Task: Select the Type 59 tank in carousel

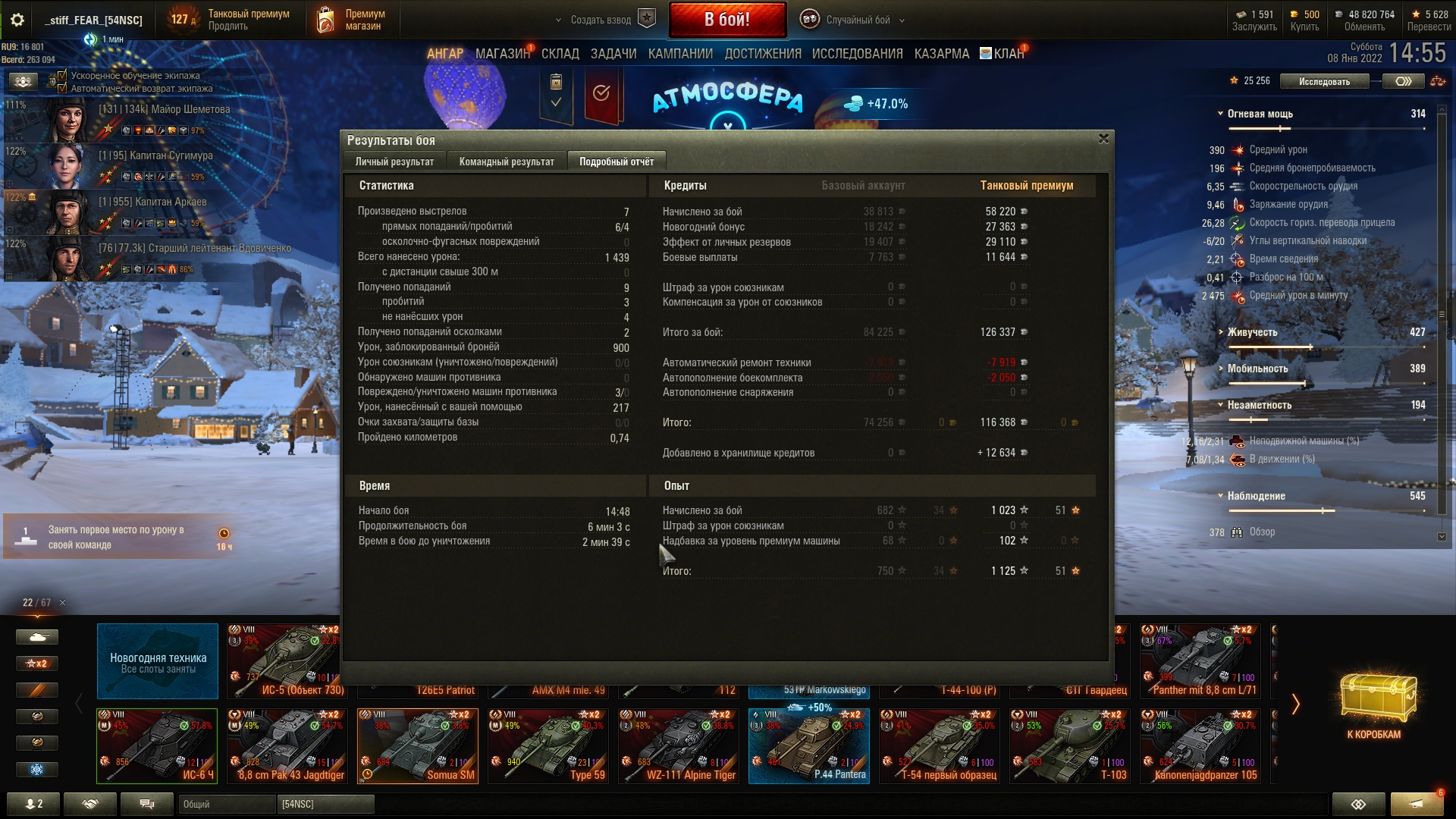Action: 548,745
